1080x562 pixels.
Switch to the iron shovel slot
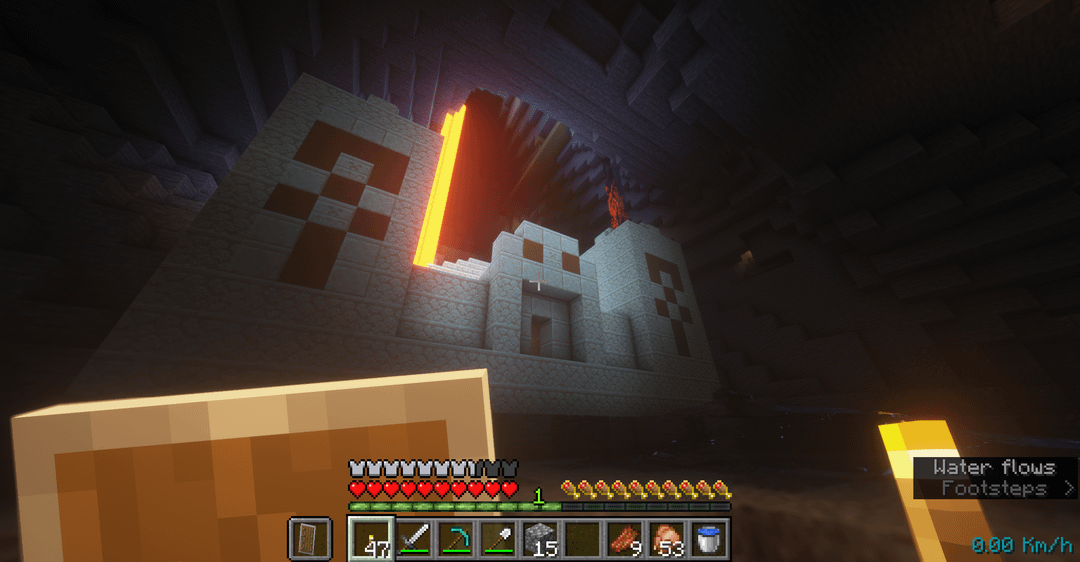(498, 539)
